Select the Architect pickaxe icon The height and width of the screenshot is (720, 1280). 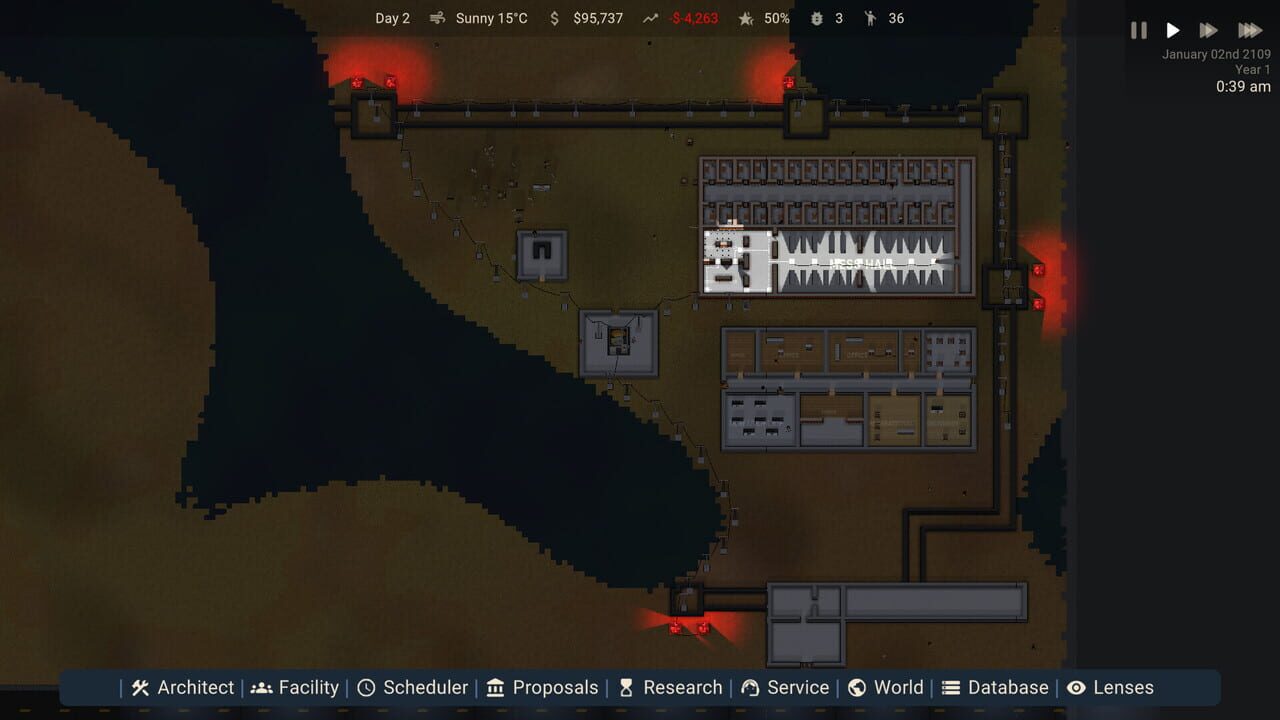click(141, 687)
